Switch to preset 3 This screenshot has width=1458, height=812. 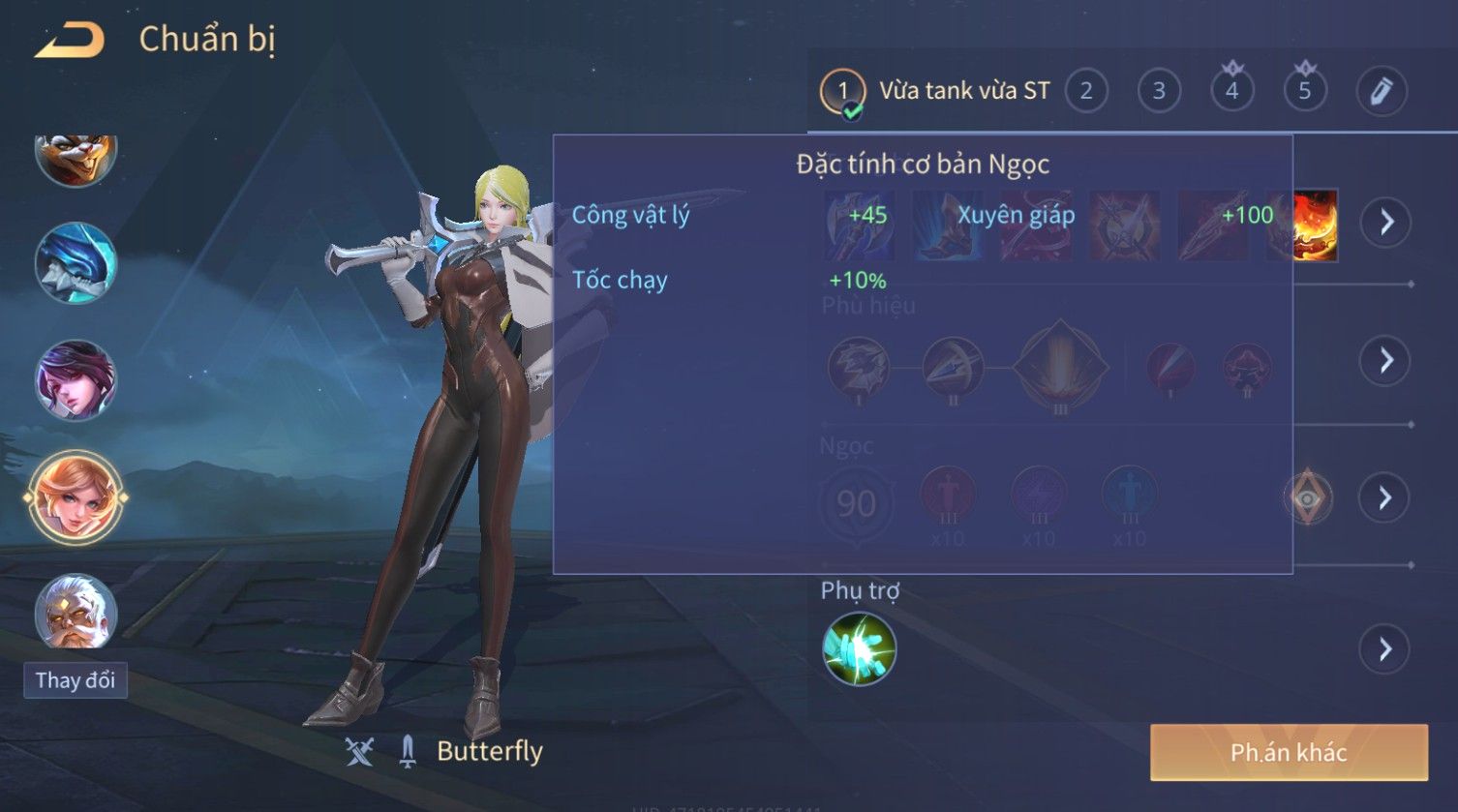point(1159,92)
